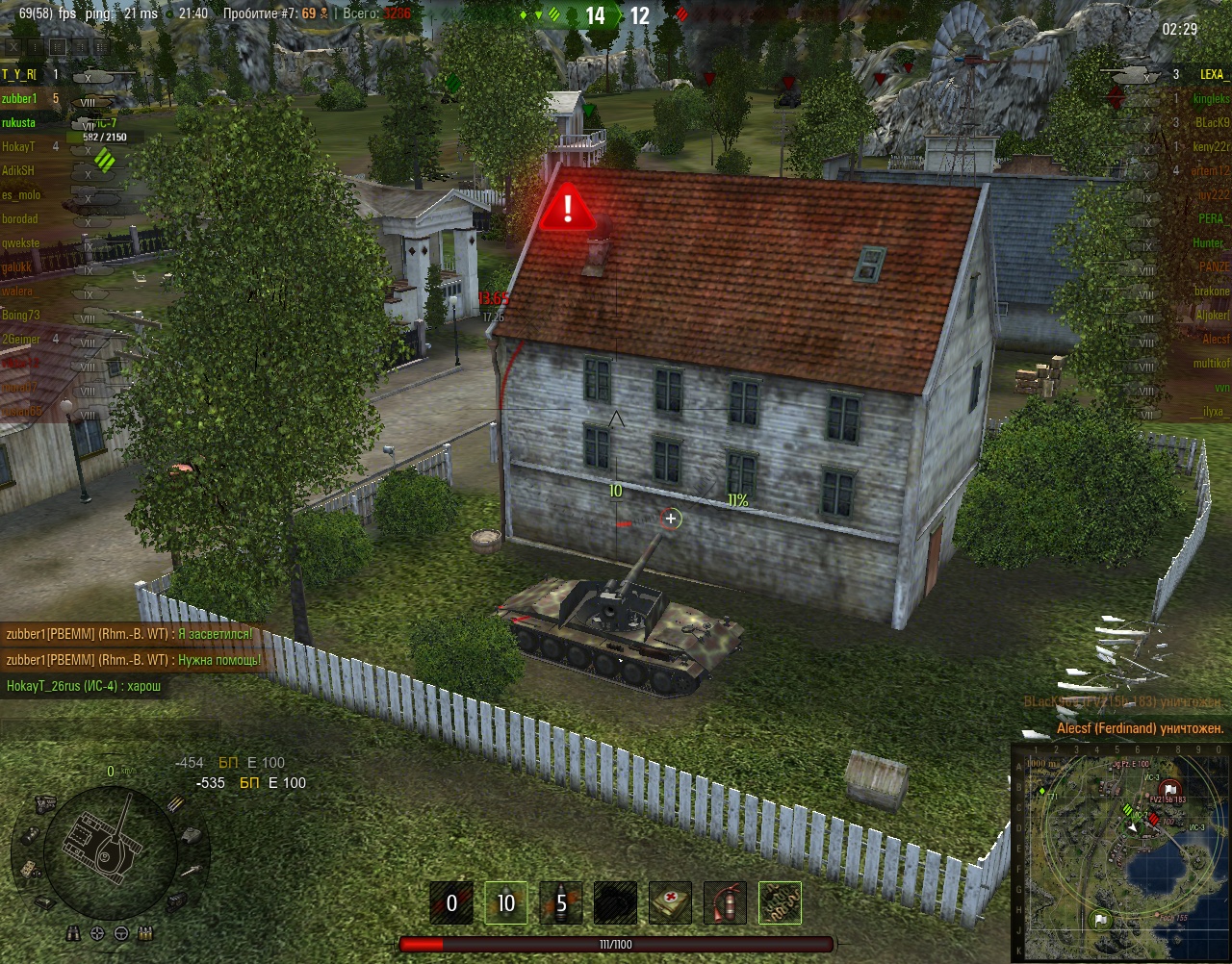The width and height of the screenshot is (1232, 964).
Task: Use the first aid kit consumable
Action: (x=670, y=903)
